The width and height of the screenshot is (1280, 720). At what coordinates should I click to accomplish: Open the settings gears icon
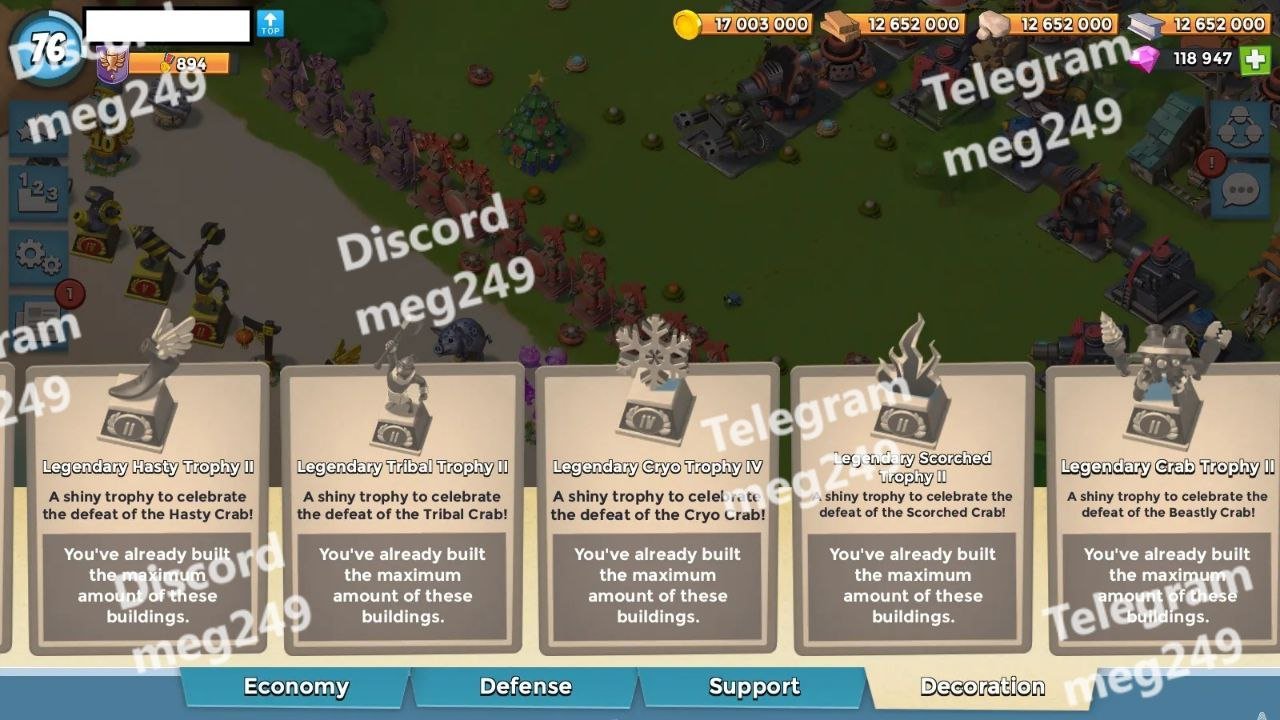(x=38, y=256)
